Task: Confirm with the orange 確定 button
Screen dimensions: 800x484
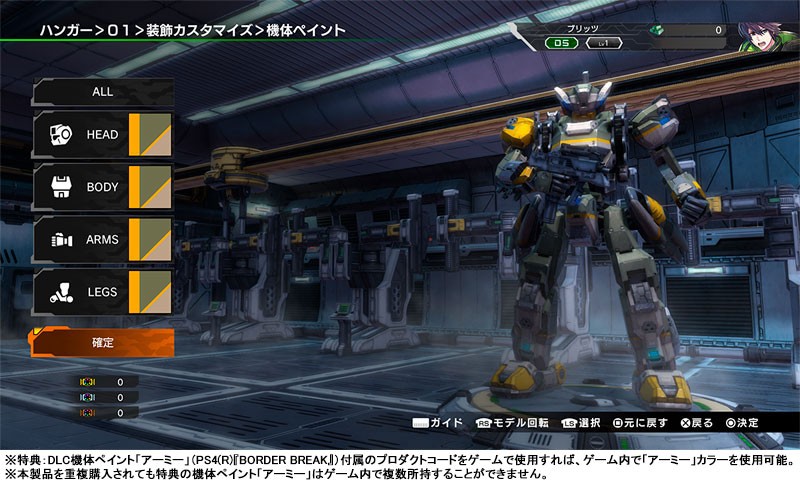Action: [x=102, y=343]
